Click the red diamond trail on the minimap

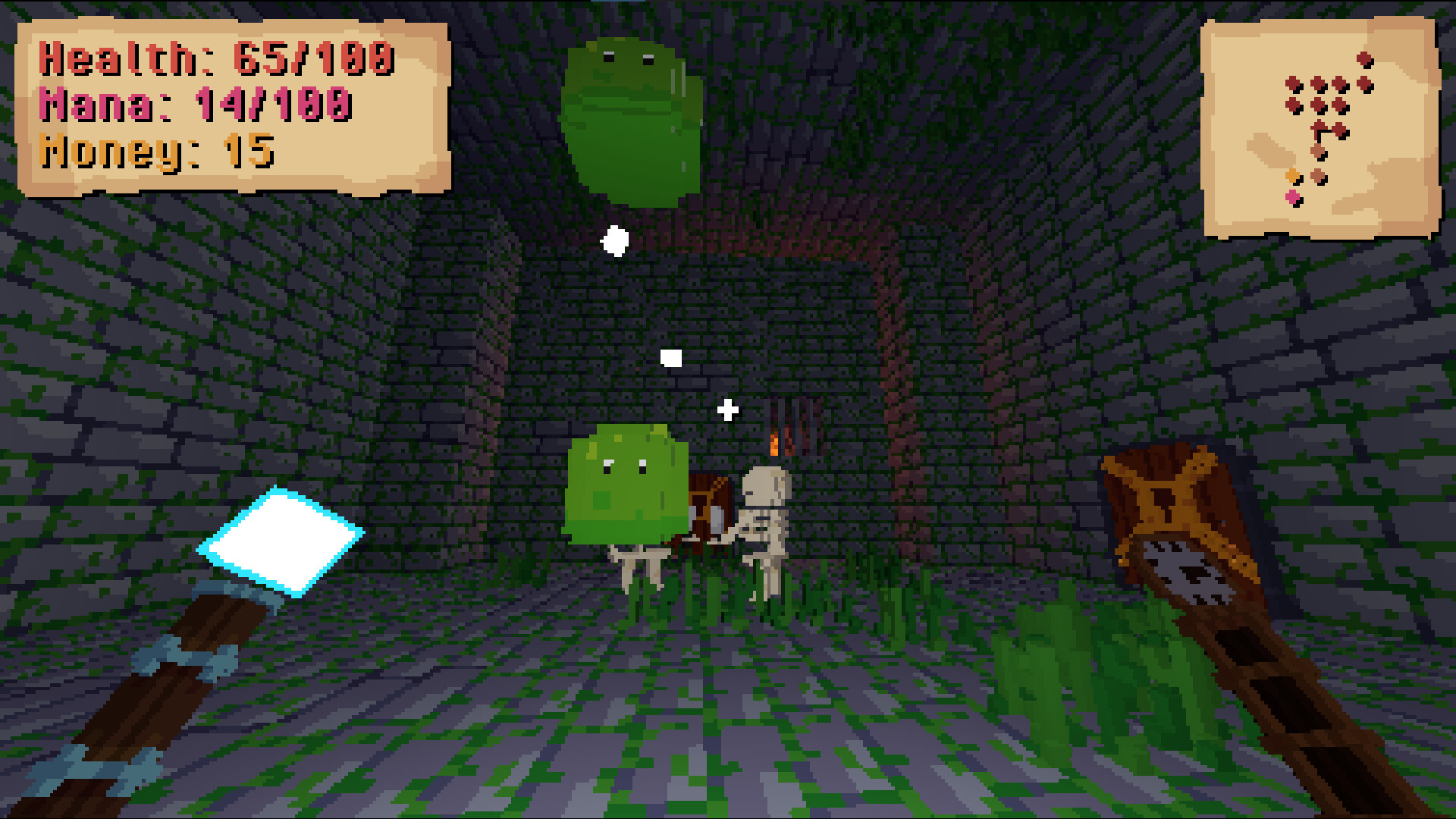tap(1316, 83)
